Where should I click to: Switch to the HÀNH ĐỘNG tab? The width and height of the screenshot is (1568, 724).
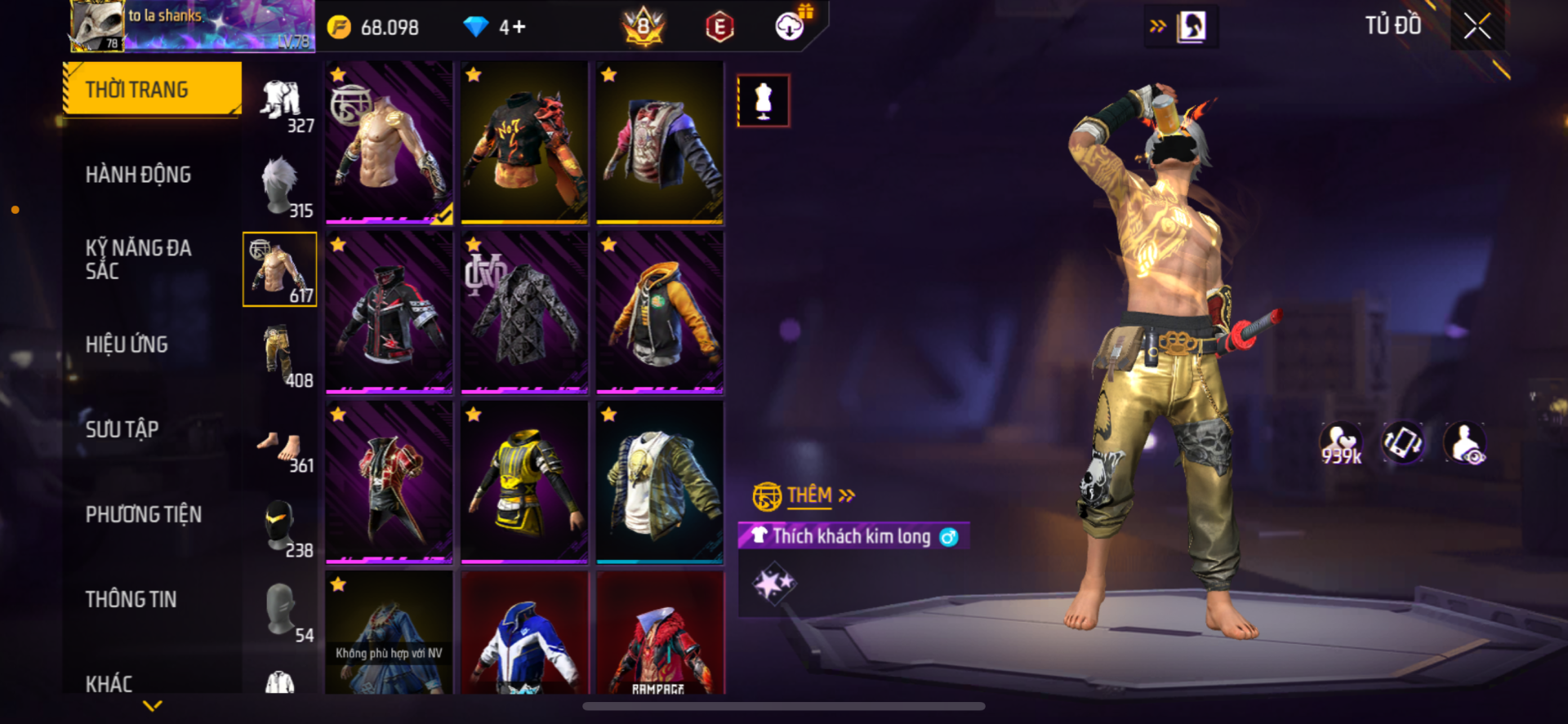tap(138, 175)
